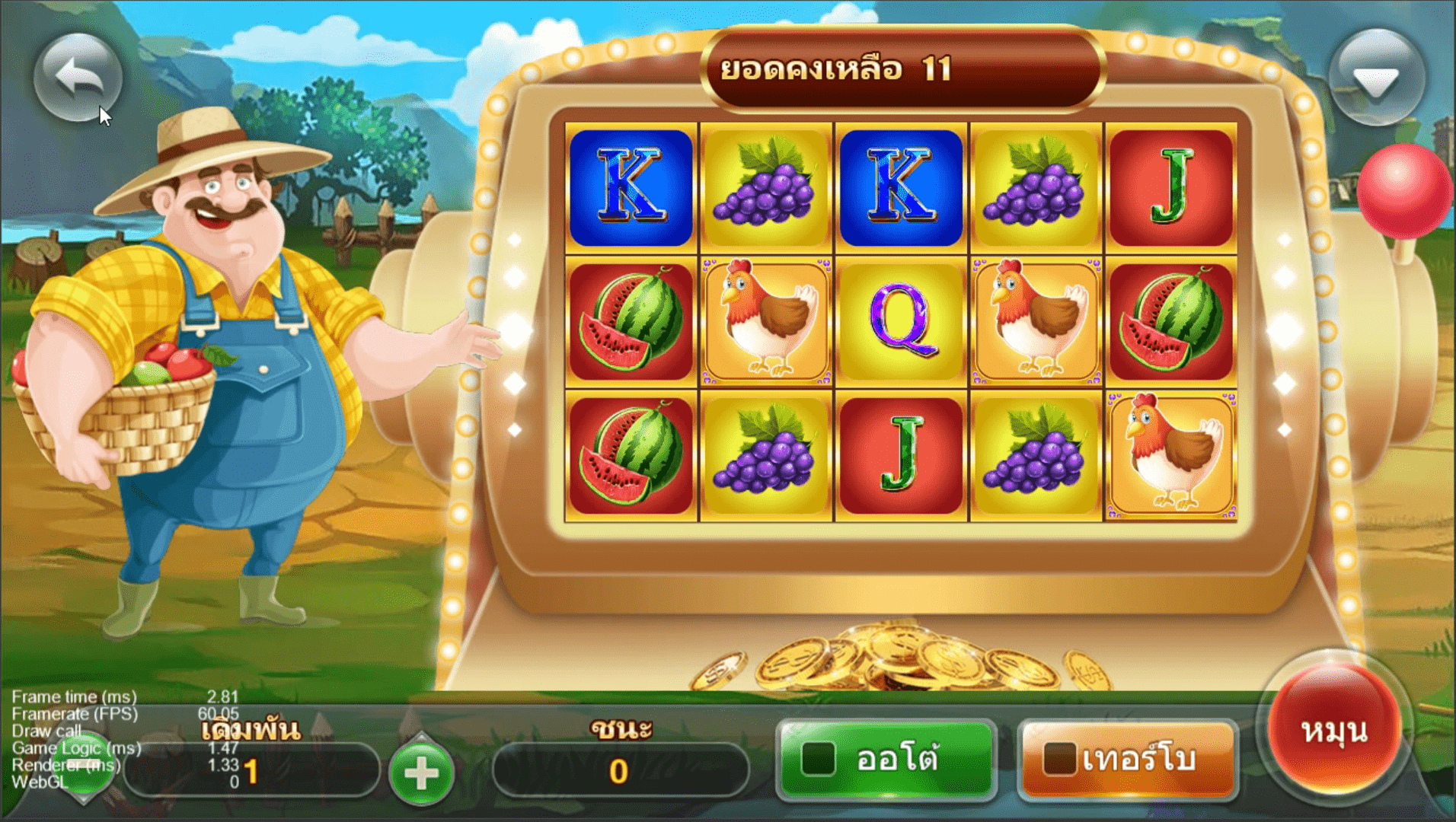Click the green gem debug stats icon

81,761
